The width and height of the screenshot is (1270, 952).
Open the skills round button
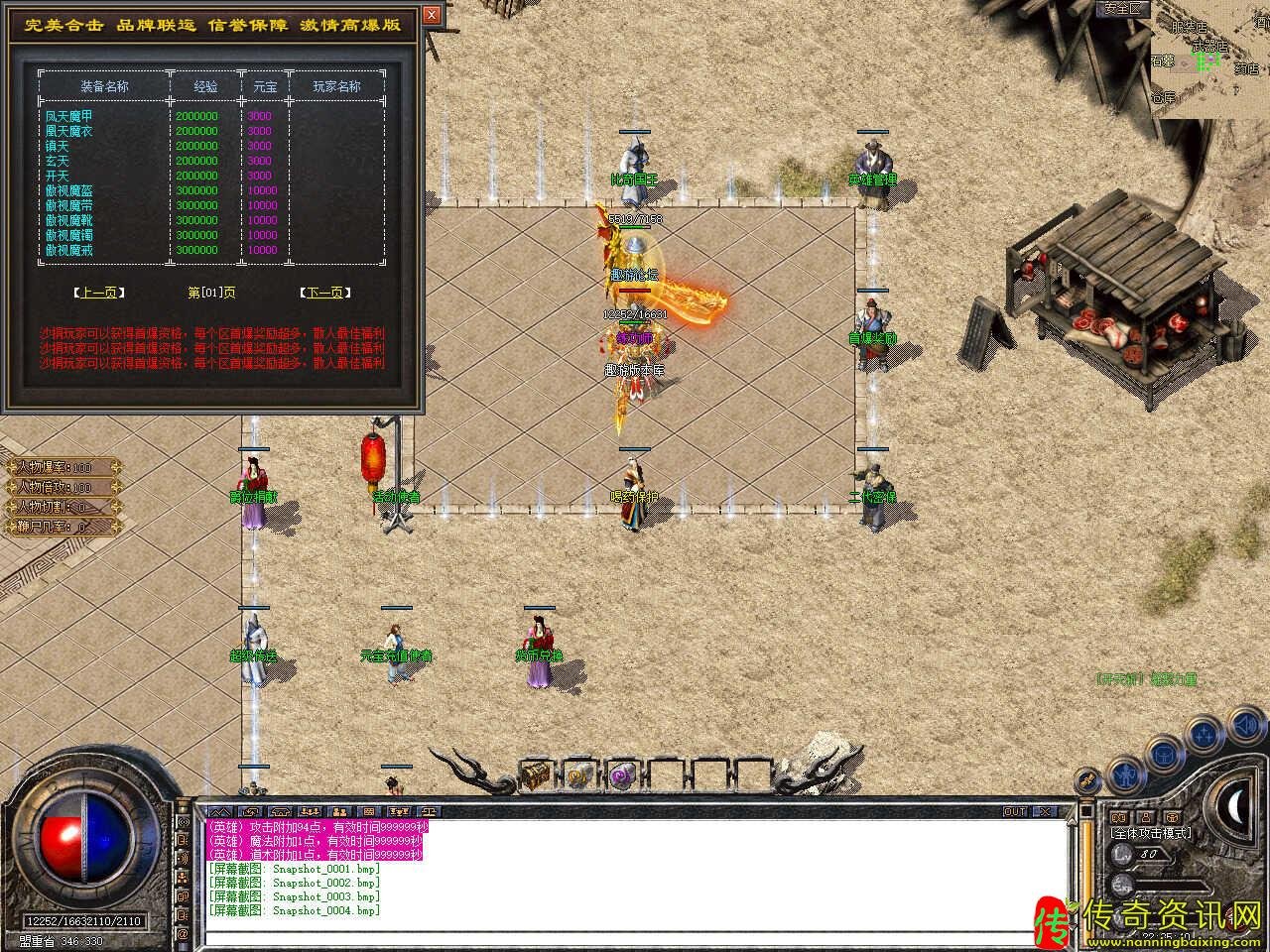(x=1204, y=735)
